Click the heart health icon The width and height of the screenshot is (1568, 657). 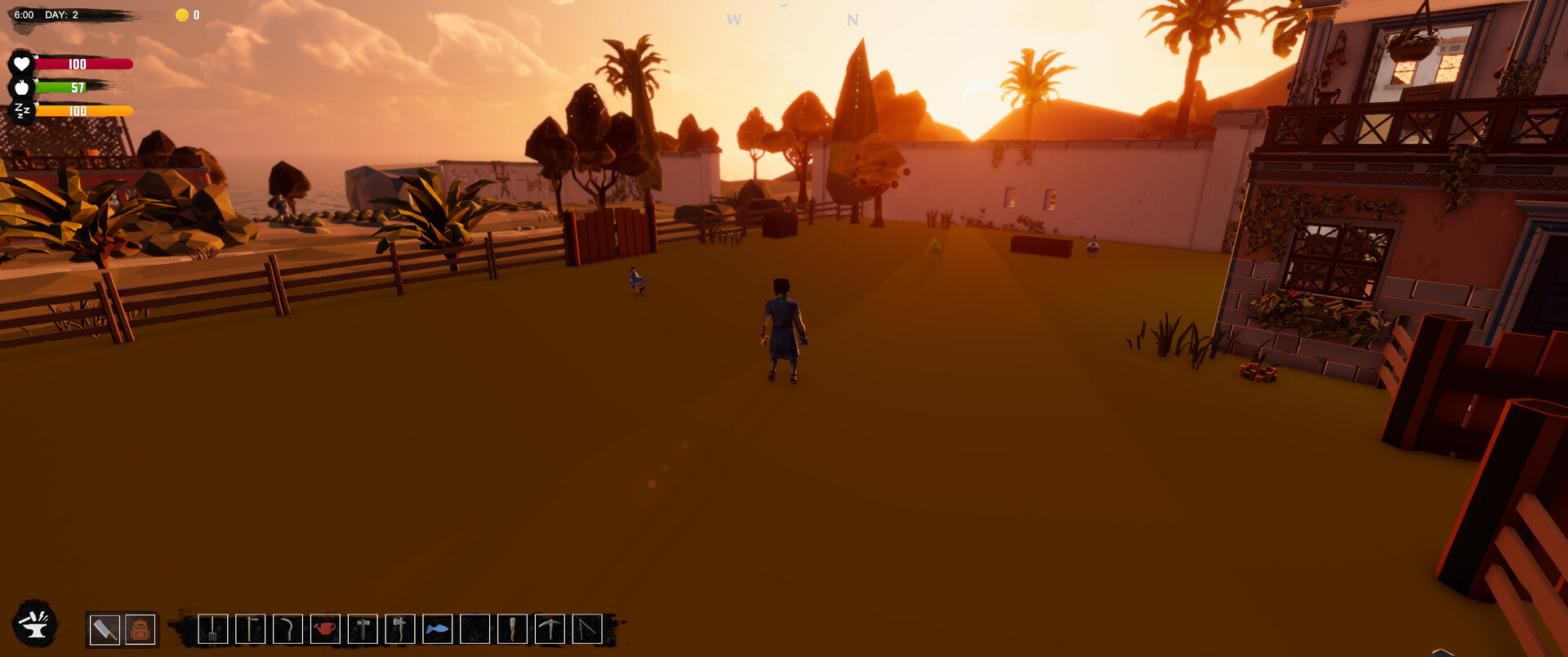click(x=22, y=63)
